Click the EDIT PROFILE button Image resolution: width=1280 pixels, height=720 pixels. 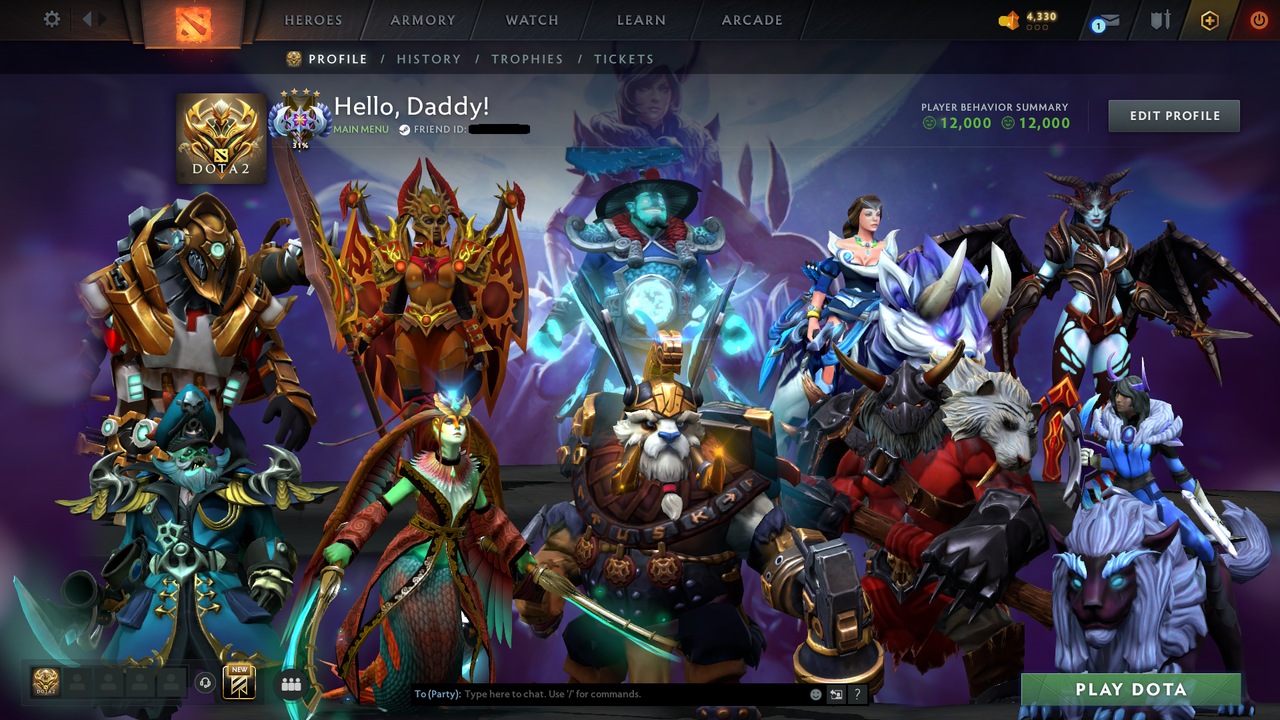click(x=1173, y=115)
